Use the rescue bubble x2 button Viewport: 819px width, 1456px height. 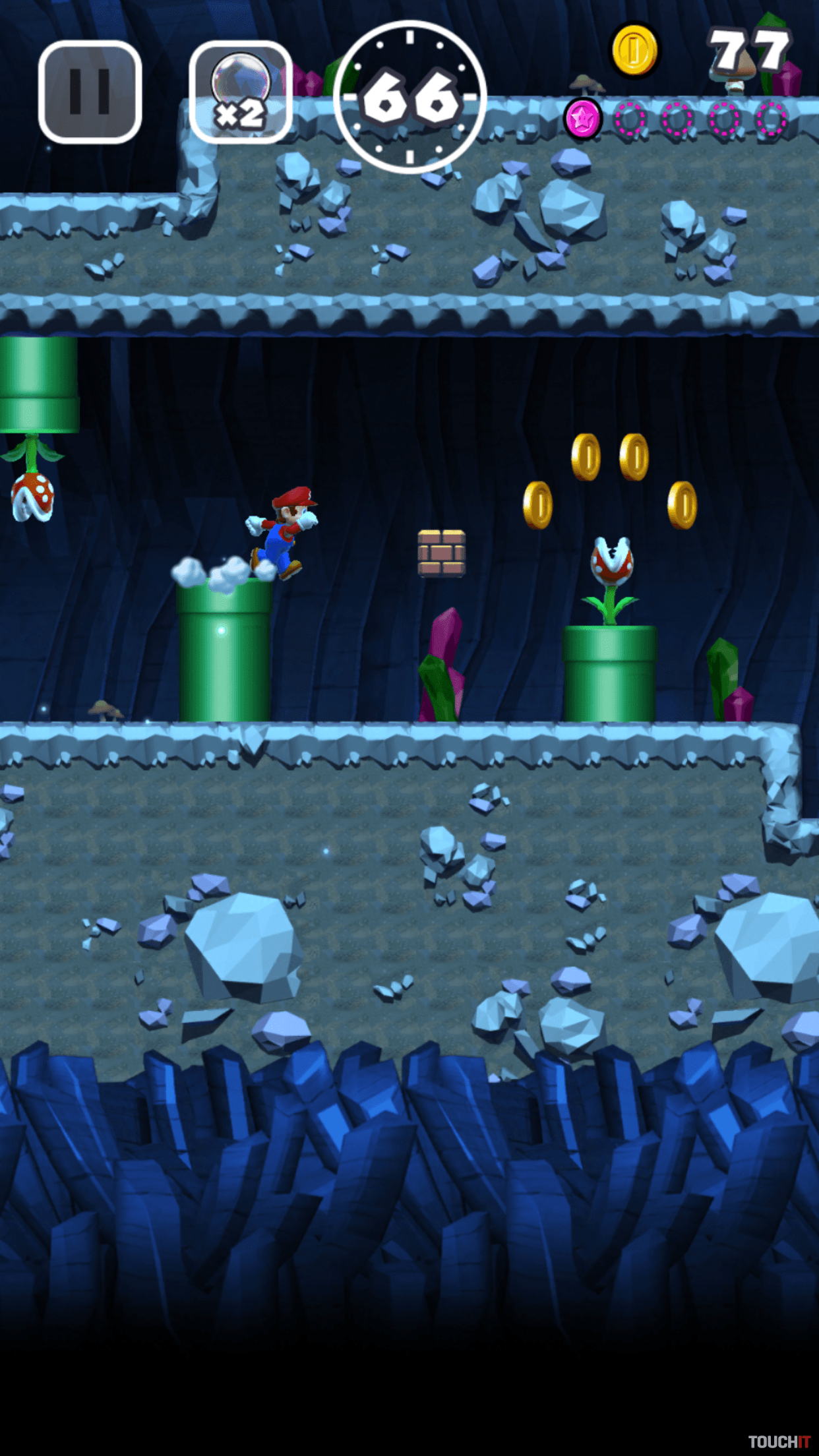241,92
